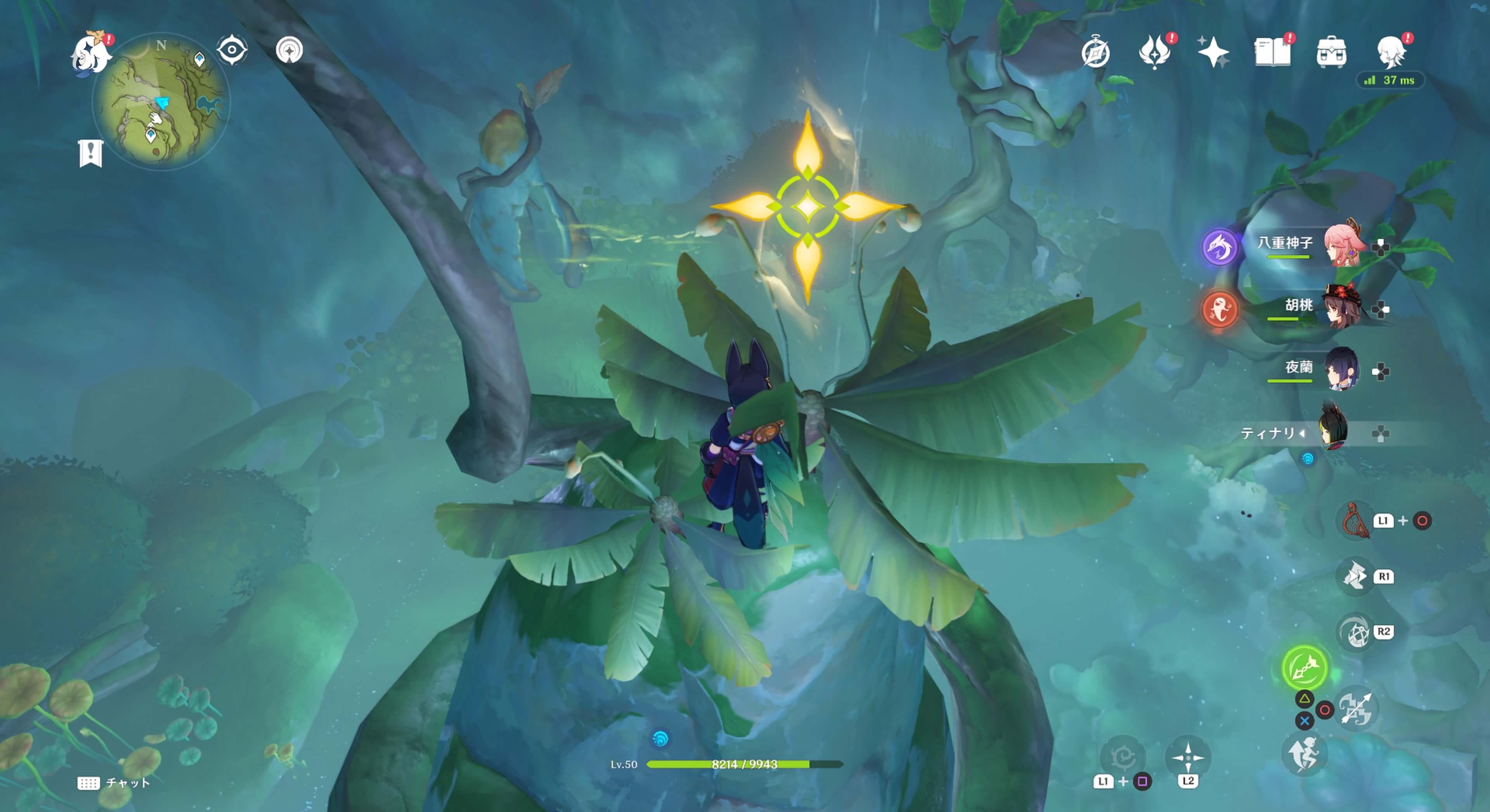The image size is (1490, 812).
Task: Trigger the sprint dash icon
Action: click(x=1303, y=753)
